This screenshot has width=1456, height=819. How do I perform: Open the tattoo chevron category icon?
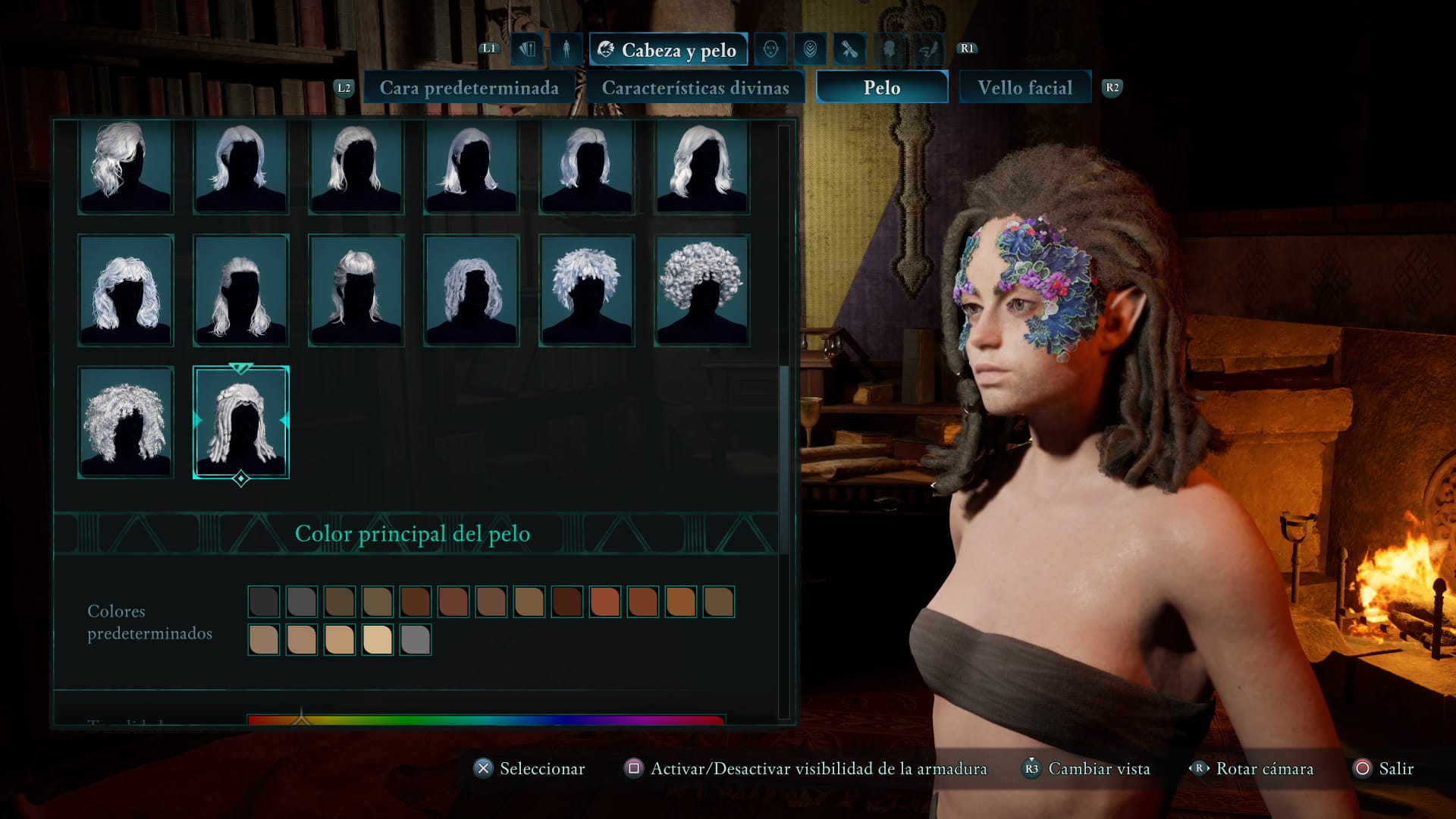tap(810, 49)
